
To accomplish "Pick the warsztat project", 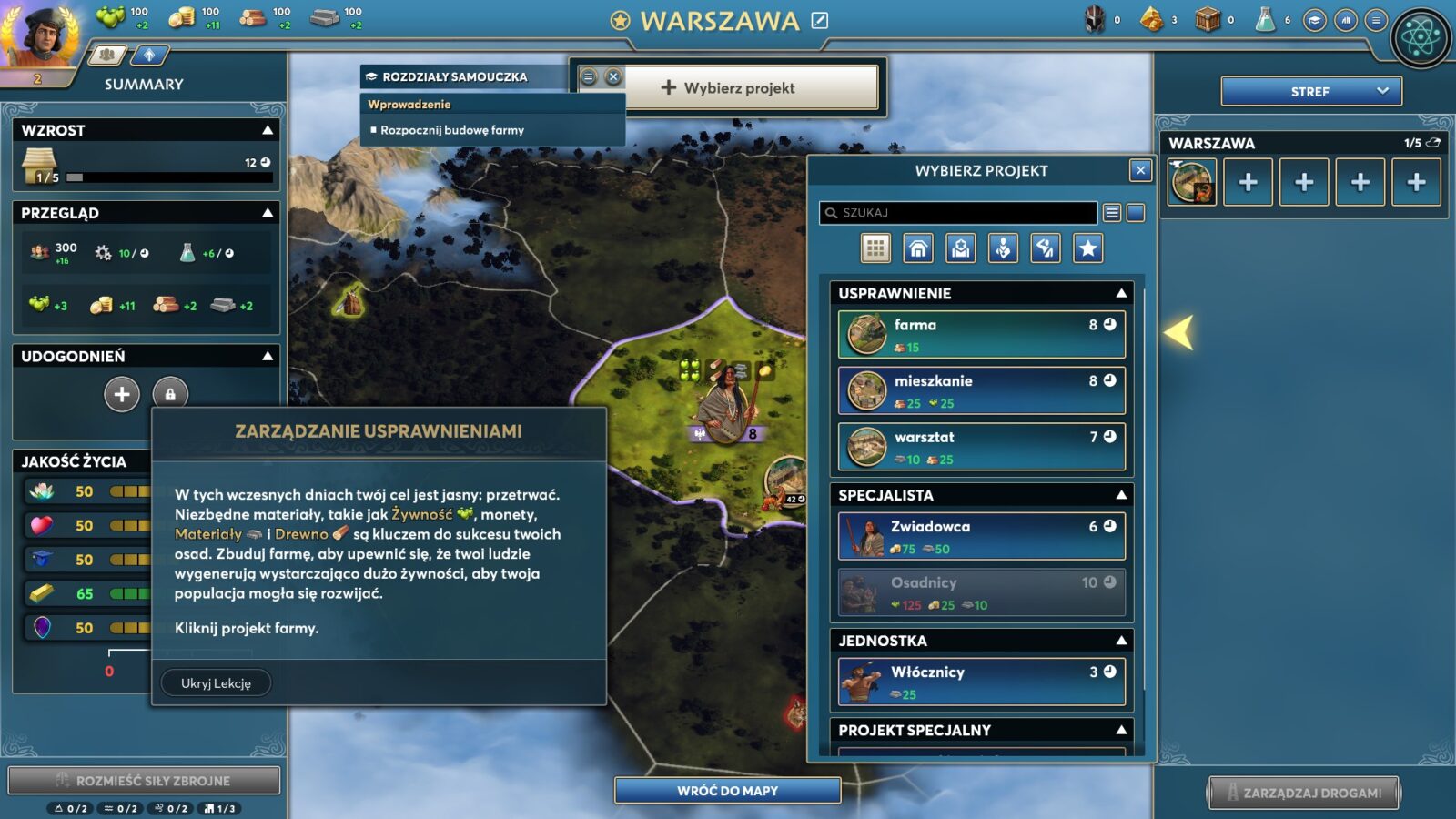I will (981, 447).
